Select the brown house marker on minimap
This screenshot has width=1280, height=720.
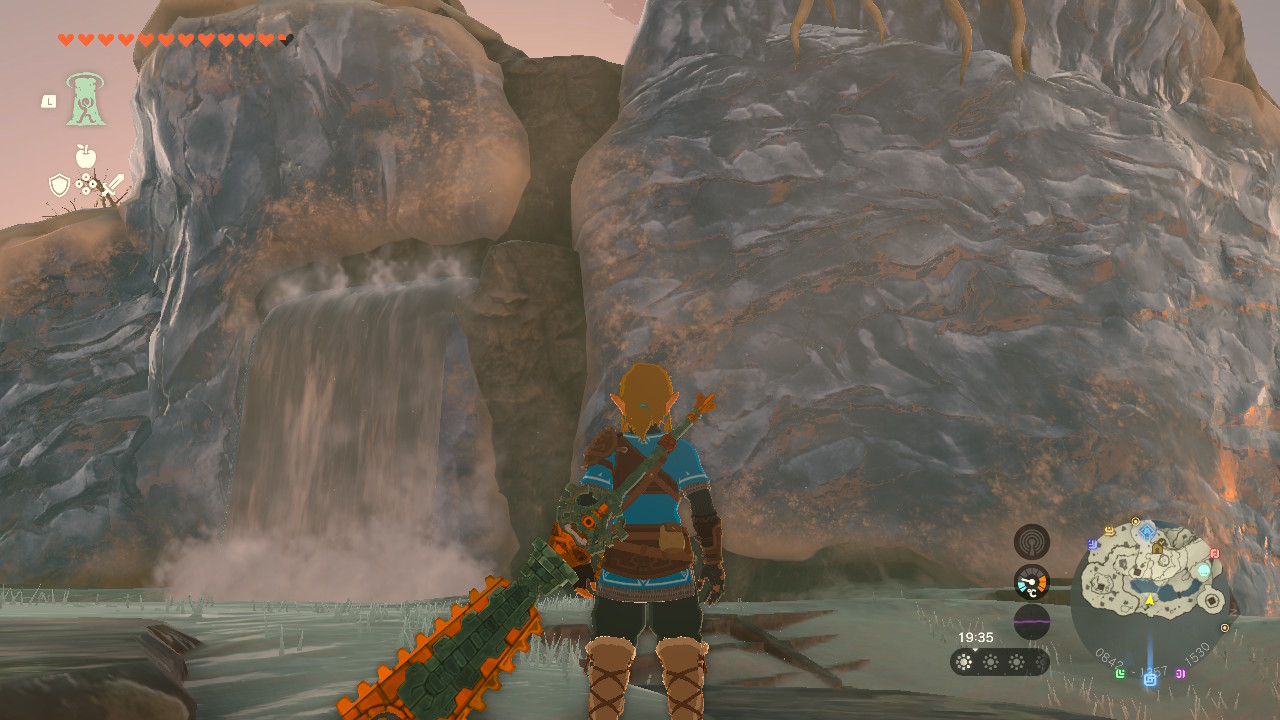pyautogui.click(x=1157, y=547)
